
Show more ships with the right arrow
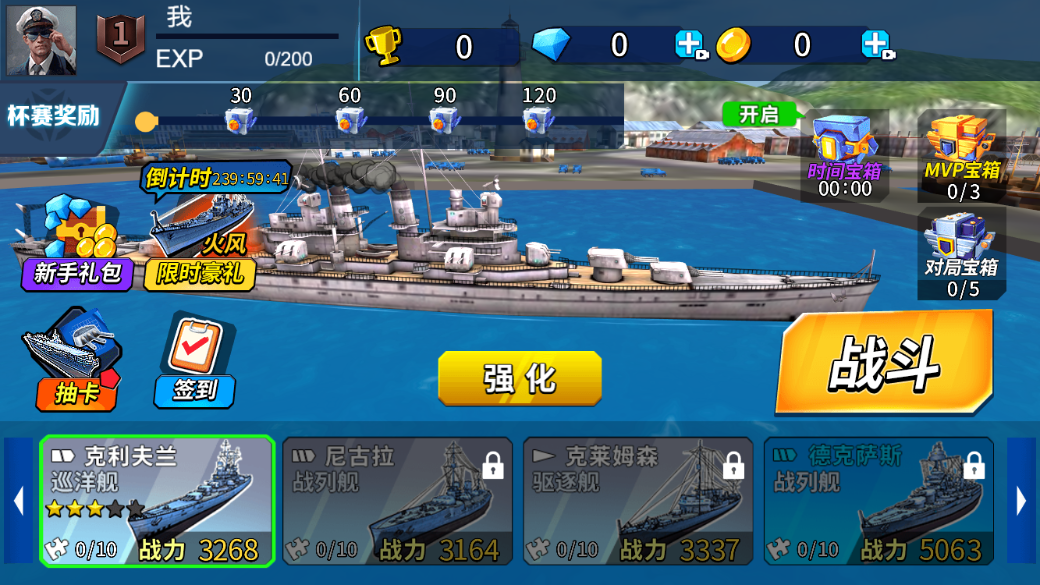[x=1022, y=500]
